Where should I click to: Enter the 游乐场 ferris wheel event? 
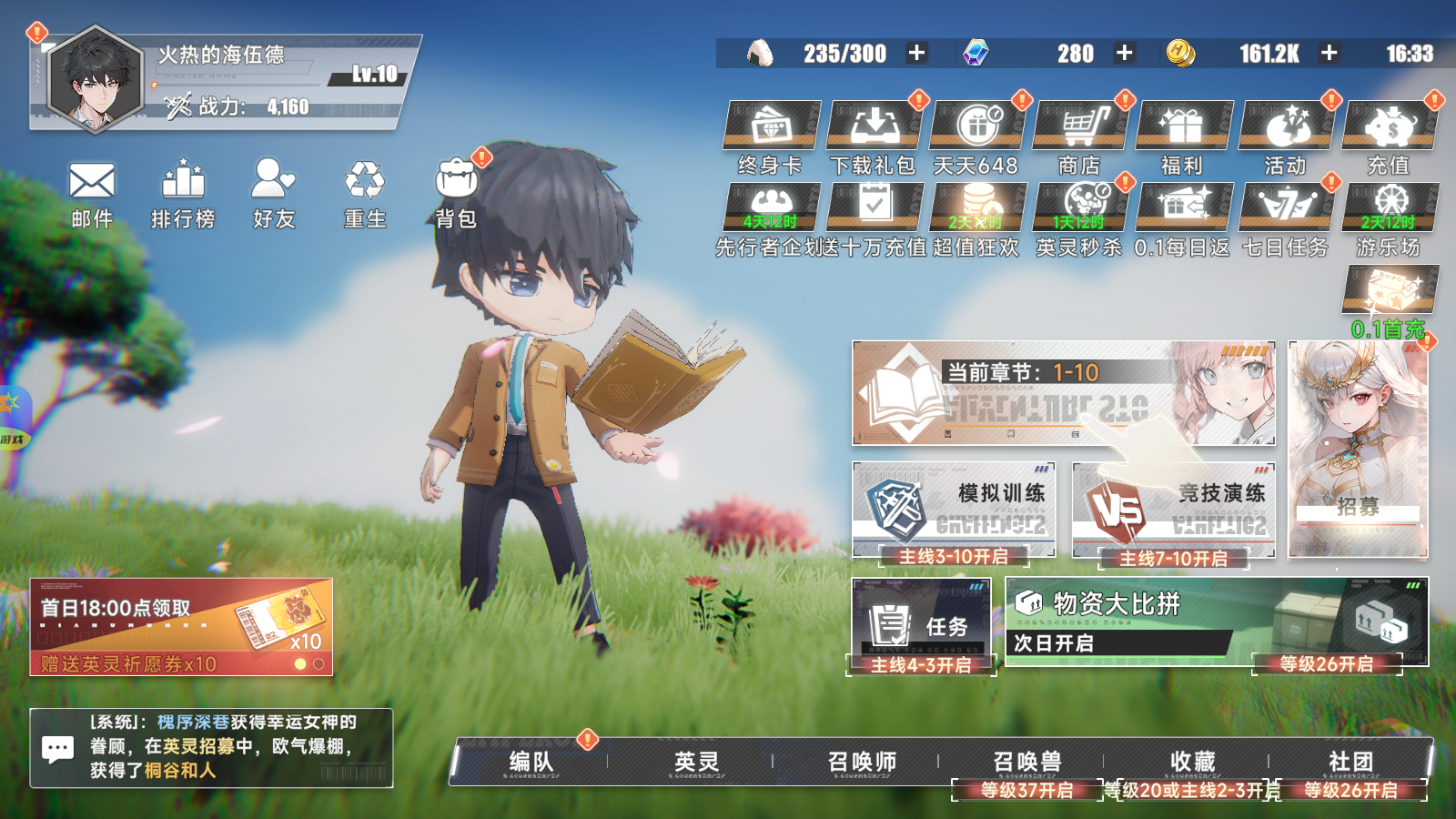pyautogui.click(x=1390, y=207)
